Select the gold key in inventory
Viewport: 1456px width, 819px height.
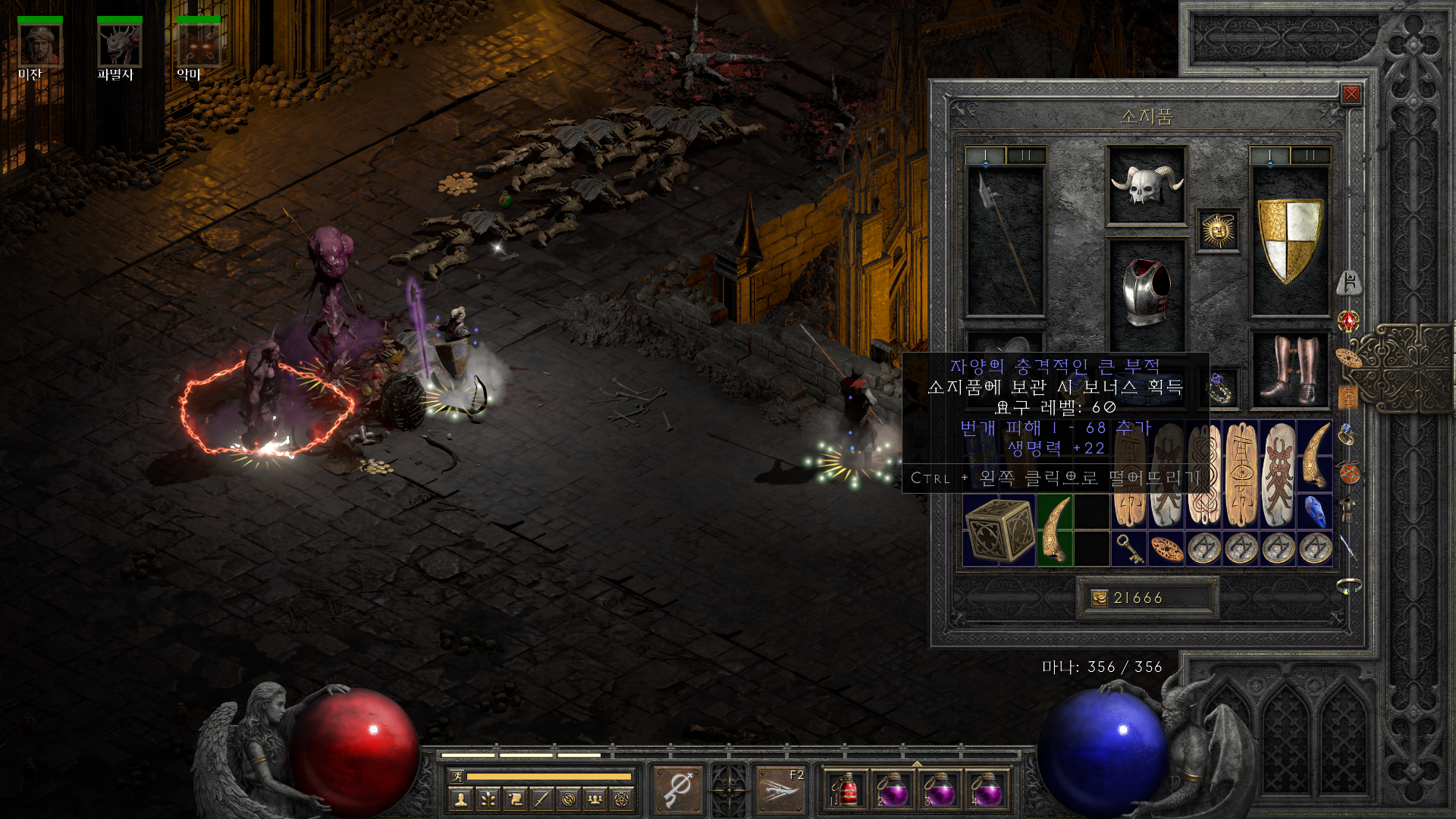pos(1130,548)
